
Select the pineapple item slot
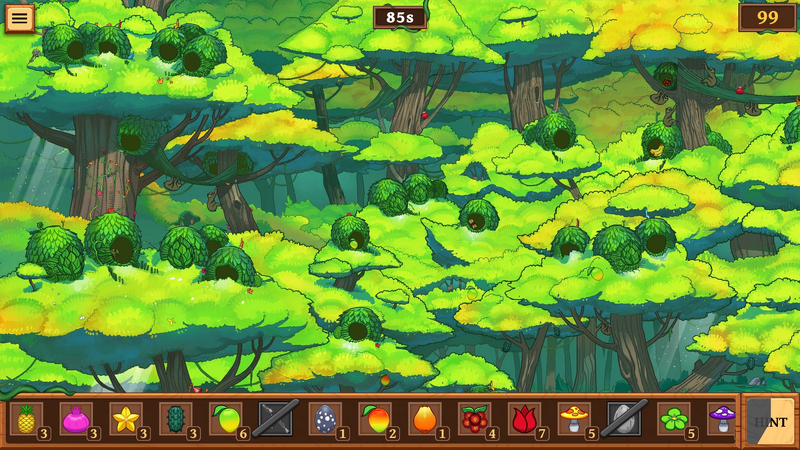point(27,419)
